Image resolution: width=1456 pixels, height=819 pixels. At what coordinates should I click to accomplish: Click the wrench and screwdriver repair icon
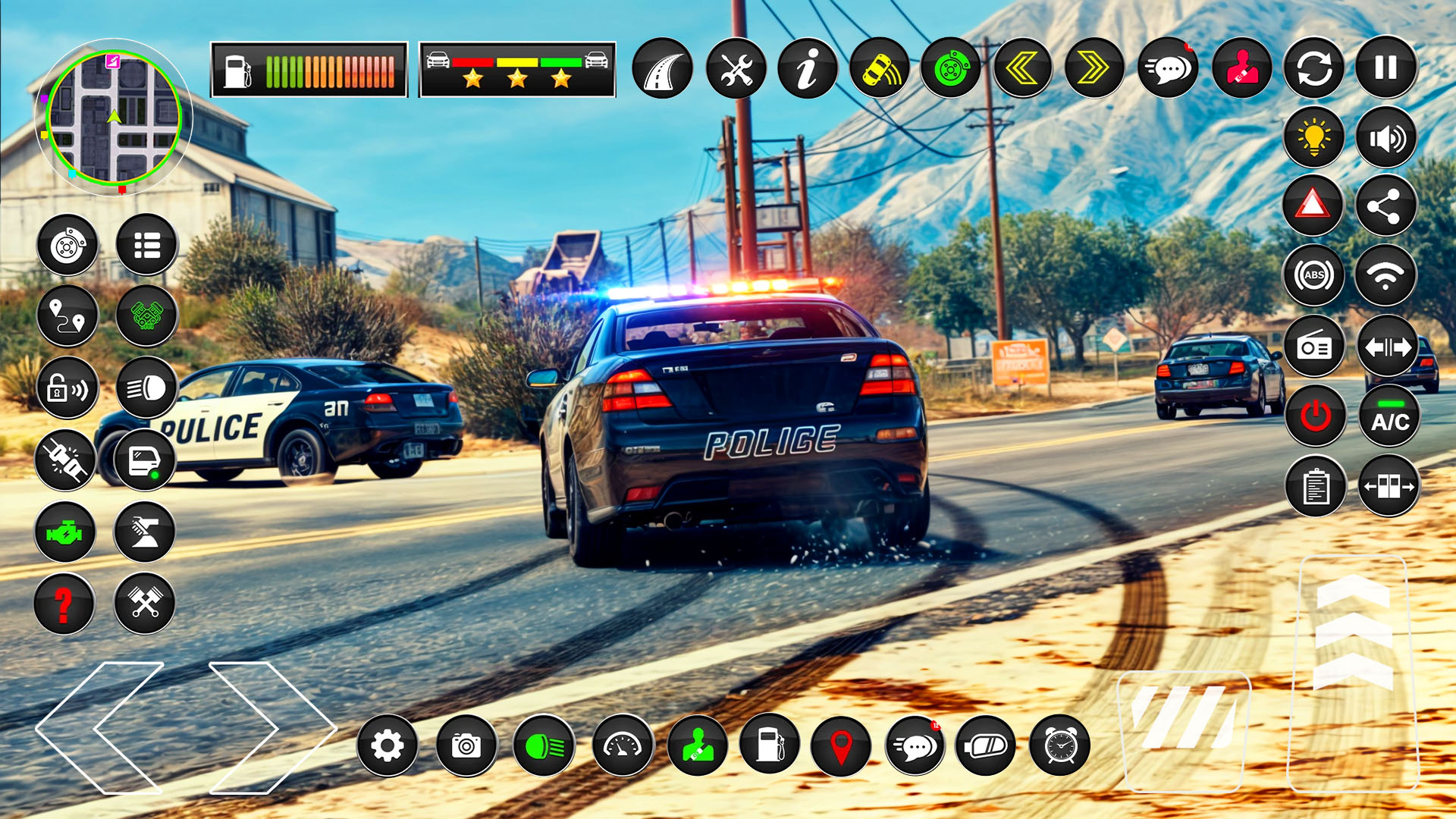[x=736, y=69]
